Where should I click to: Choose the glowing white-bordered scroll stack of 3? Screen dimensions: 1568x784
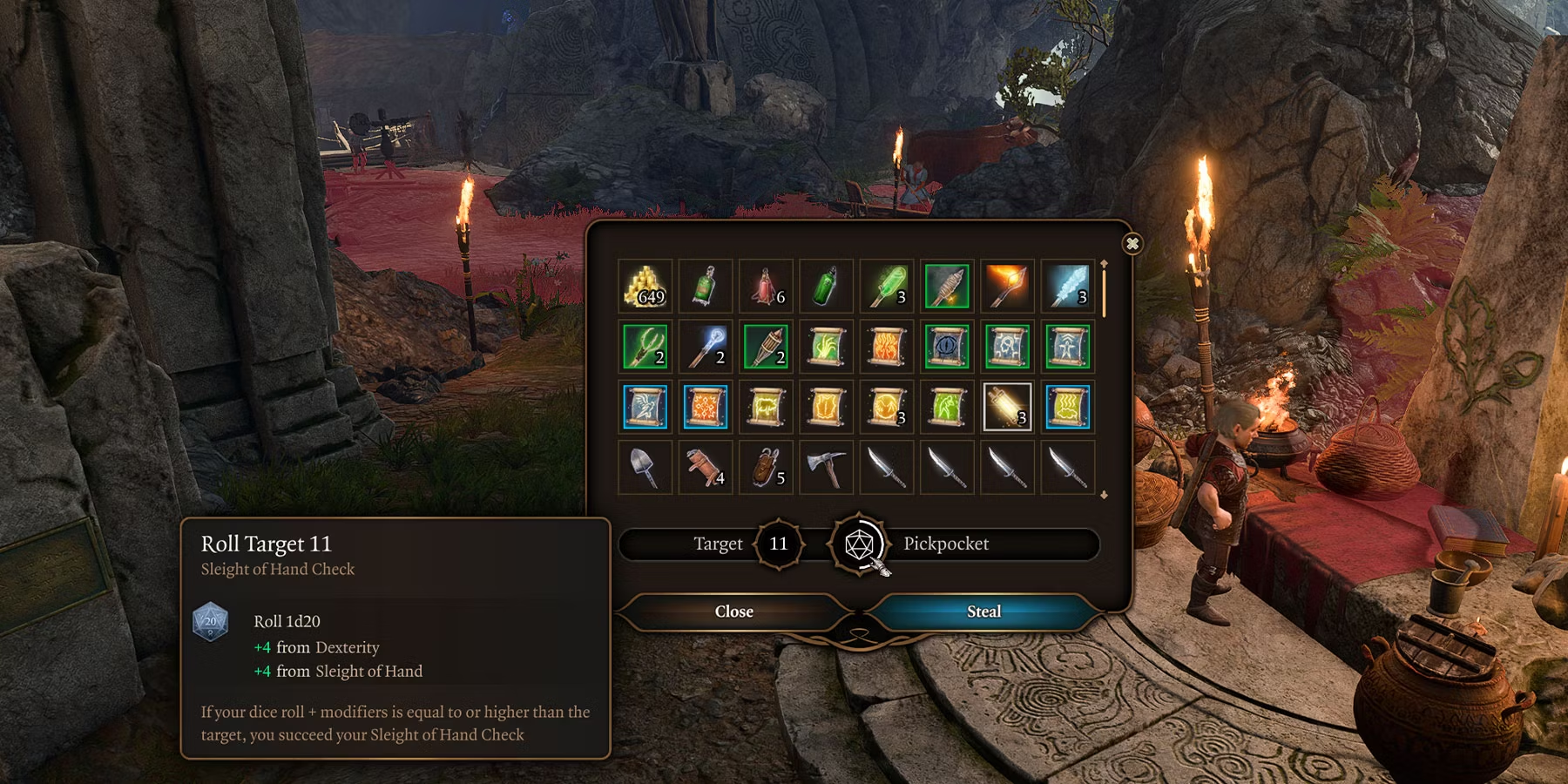click(1007, 407)
